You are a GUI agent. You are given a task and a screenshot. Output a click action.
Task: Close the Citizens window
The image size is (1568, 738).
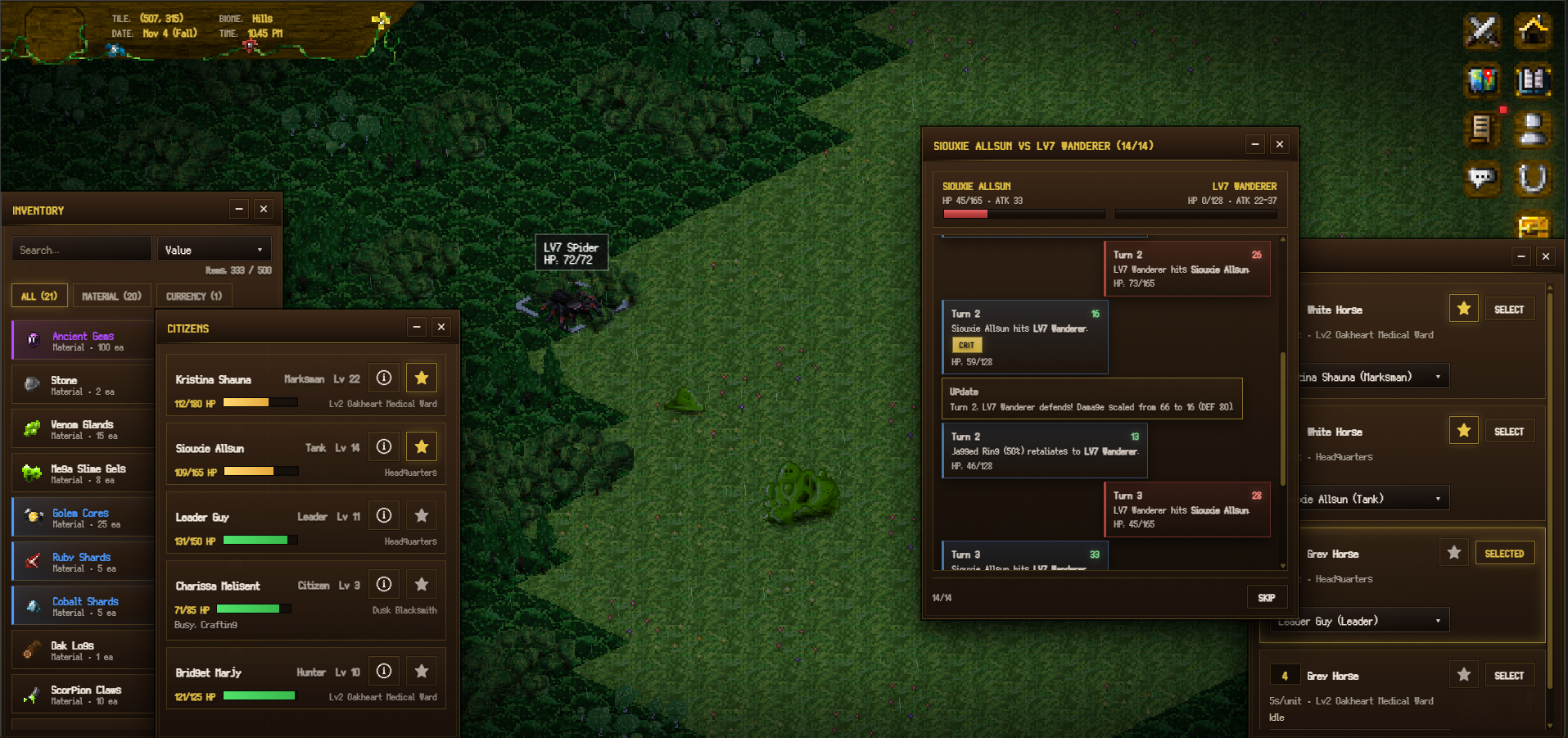point(441,328)
